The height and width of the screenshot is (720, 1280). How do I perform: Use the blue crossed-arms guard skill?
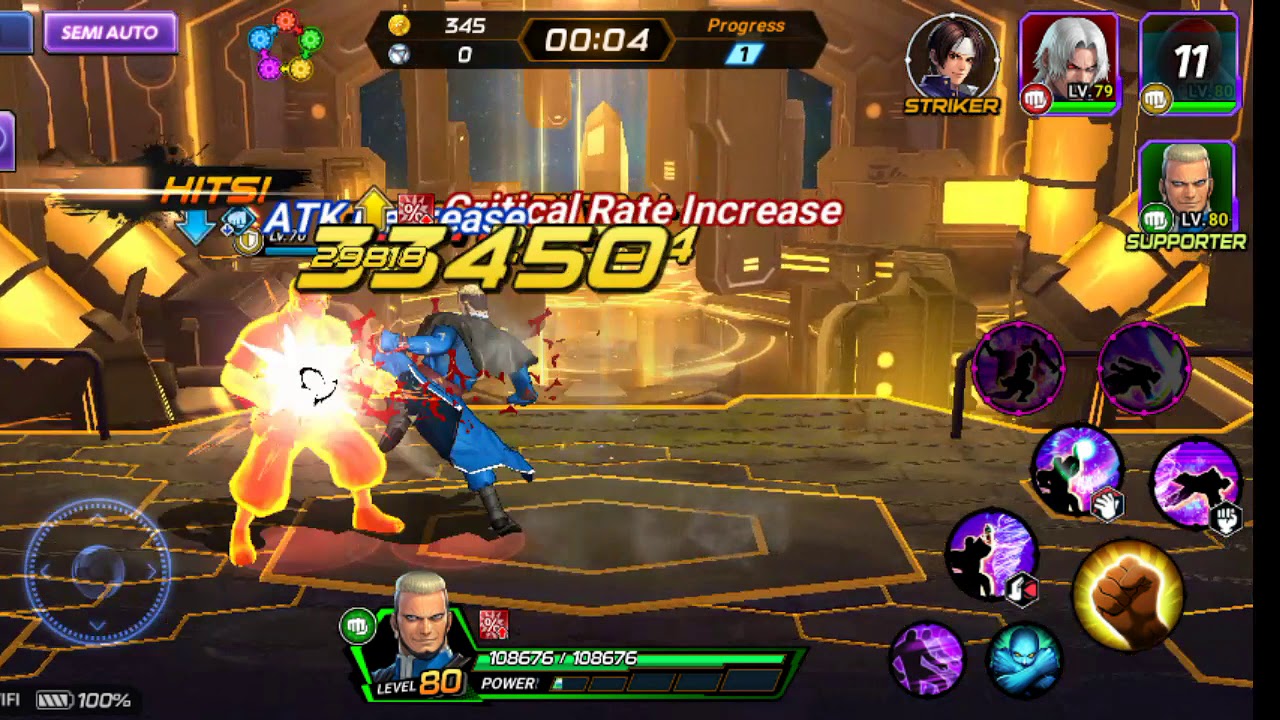tap(1024, 658)
